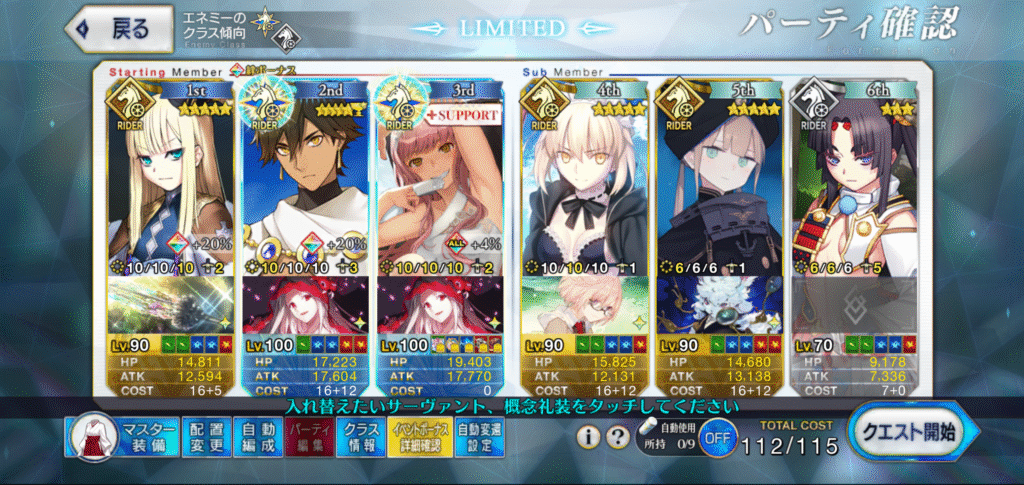Click the round info 'i' icon
This screenshot has width=1024, height=485.
[591, 437]
